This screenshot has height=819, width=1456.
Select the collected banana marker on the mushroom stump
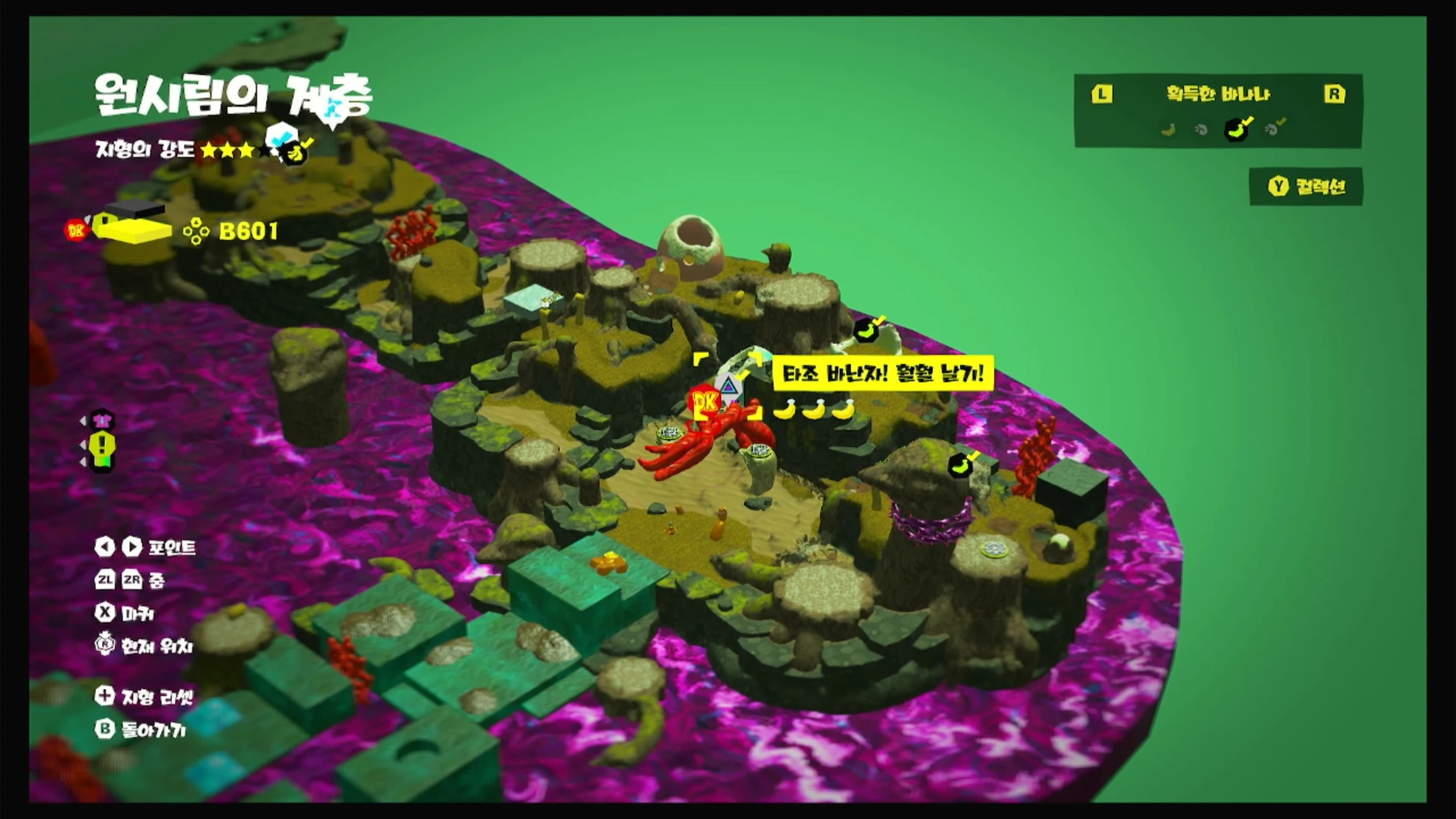click(962, 466)
